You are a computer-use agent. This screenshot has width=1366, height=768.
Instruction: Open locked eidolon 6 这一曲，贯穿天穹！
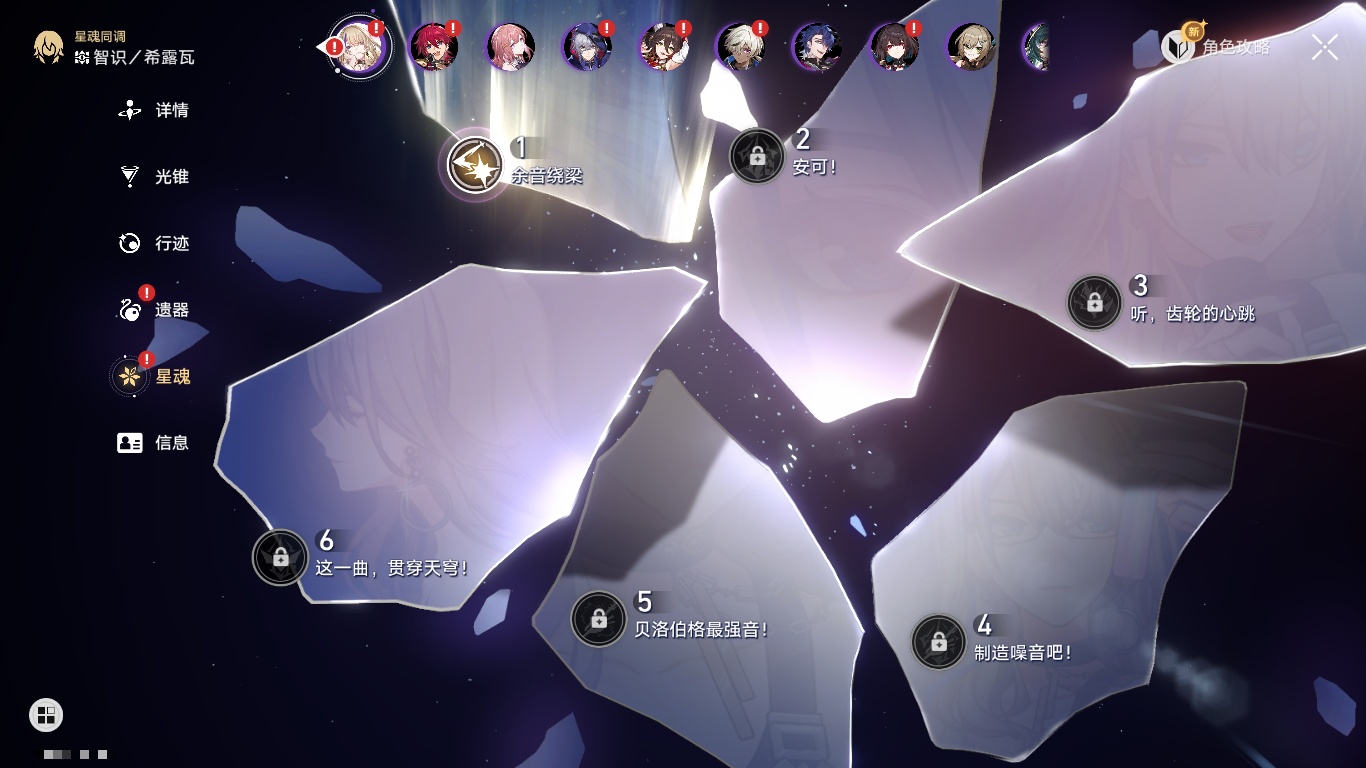tap(280, 557)
